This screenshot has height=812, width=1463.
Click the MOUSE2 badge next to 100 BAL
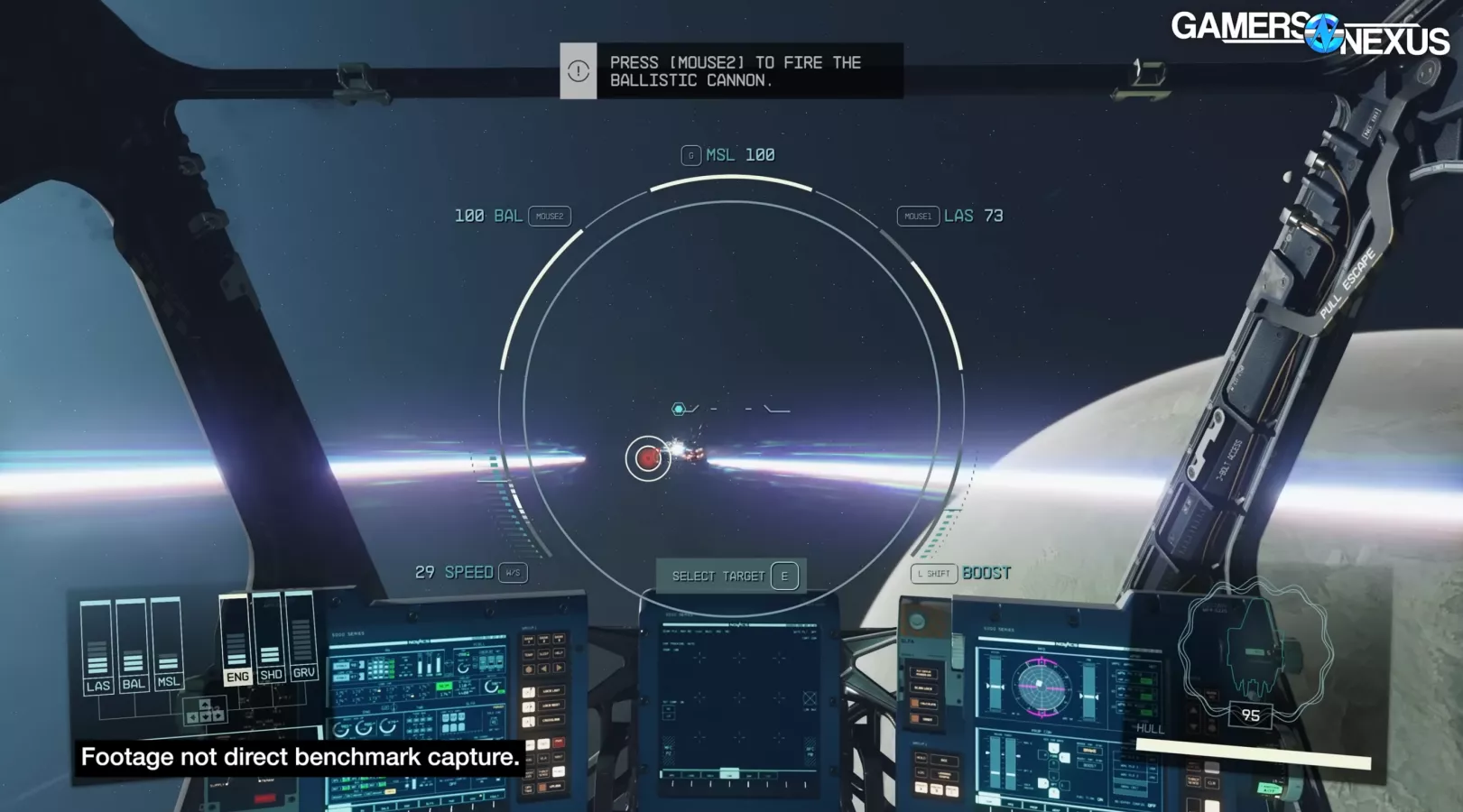coord(549,217)
